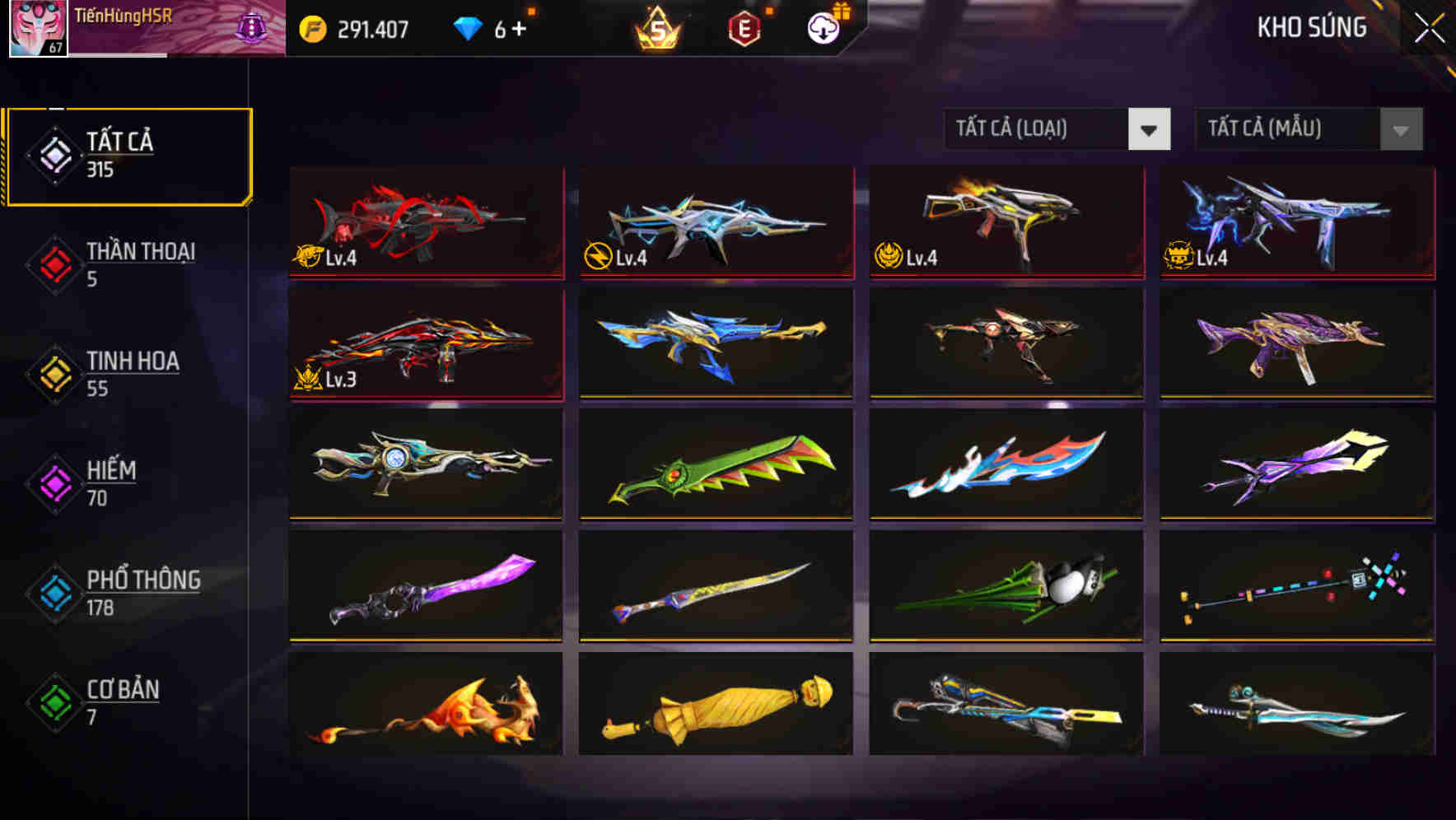Click the pink clan badge icon
This screenshot has height=820, width=1456.
click(252, 27)
